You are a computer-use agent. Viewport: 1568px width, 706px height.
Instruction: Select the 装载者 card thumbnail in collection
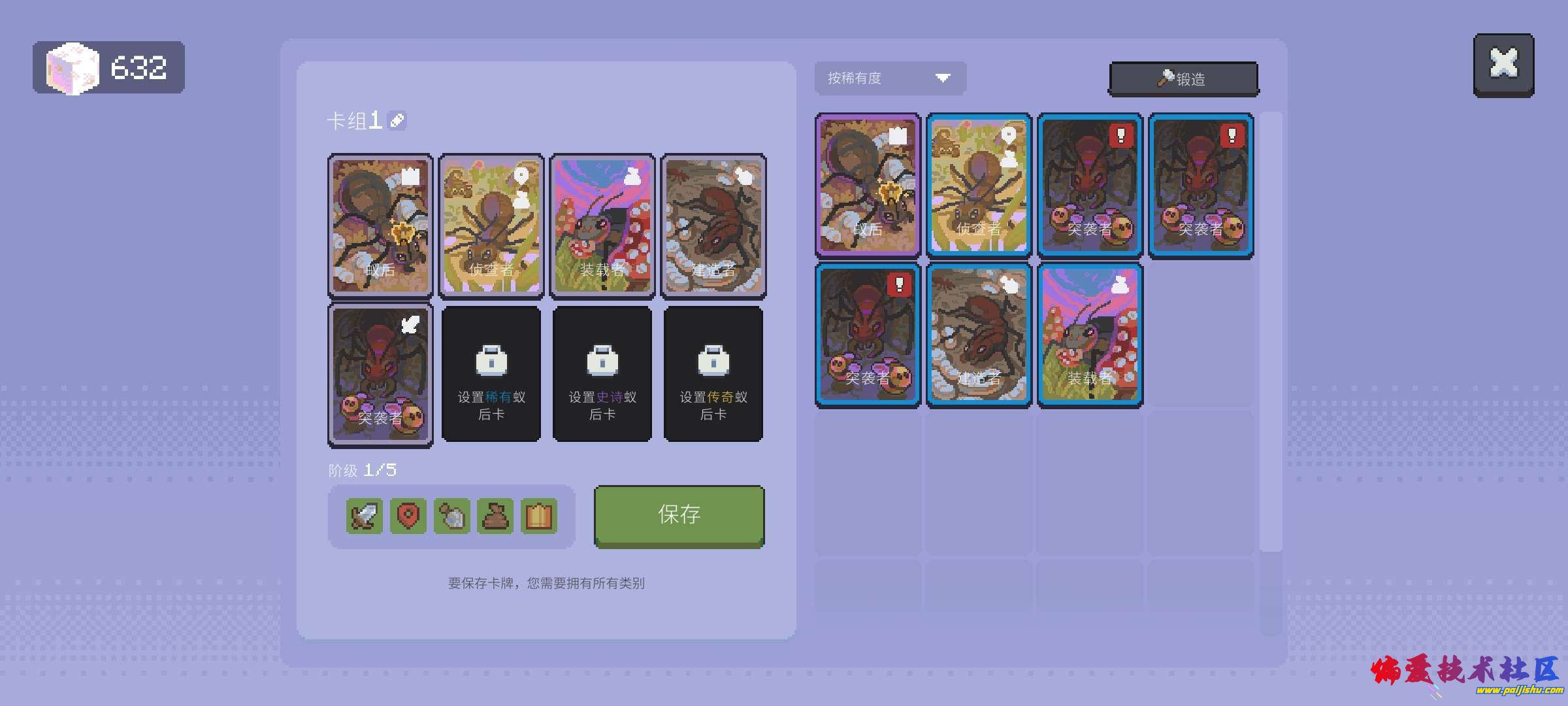(x=1090, y=333)
